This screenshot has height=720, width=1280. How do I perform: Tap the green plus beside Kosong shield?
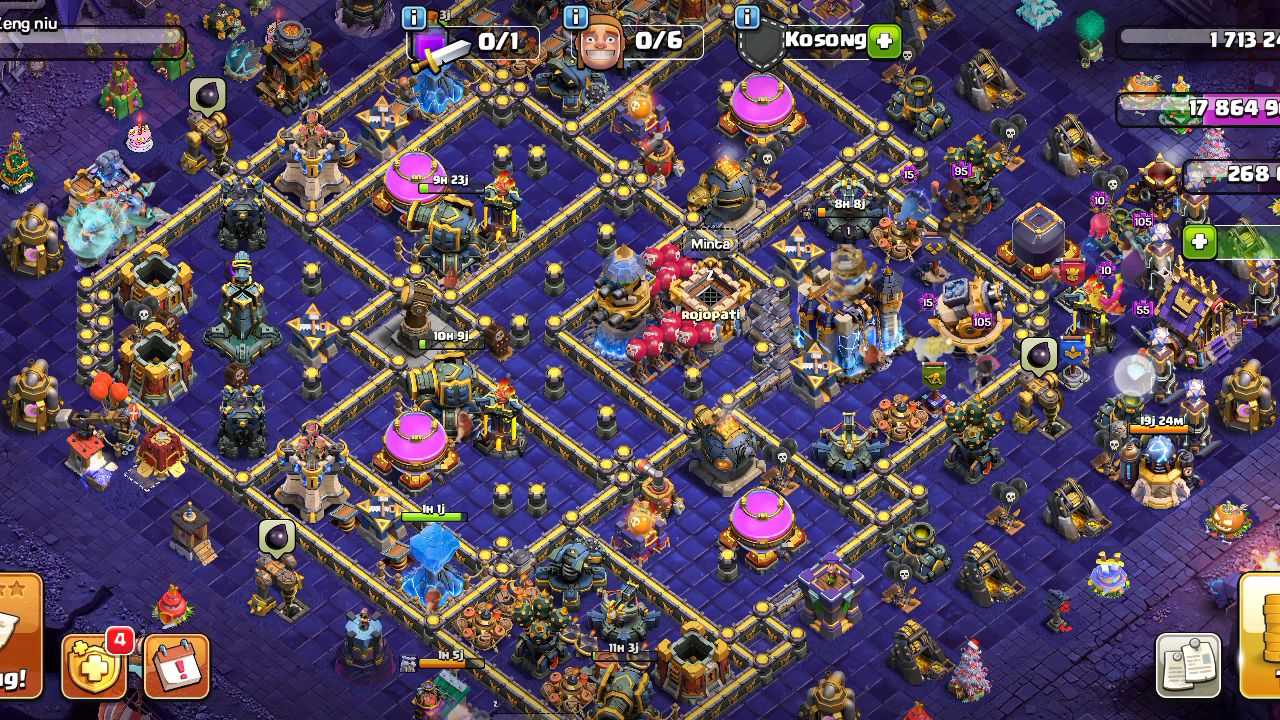pos(884,42)
